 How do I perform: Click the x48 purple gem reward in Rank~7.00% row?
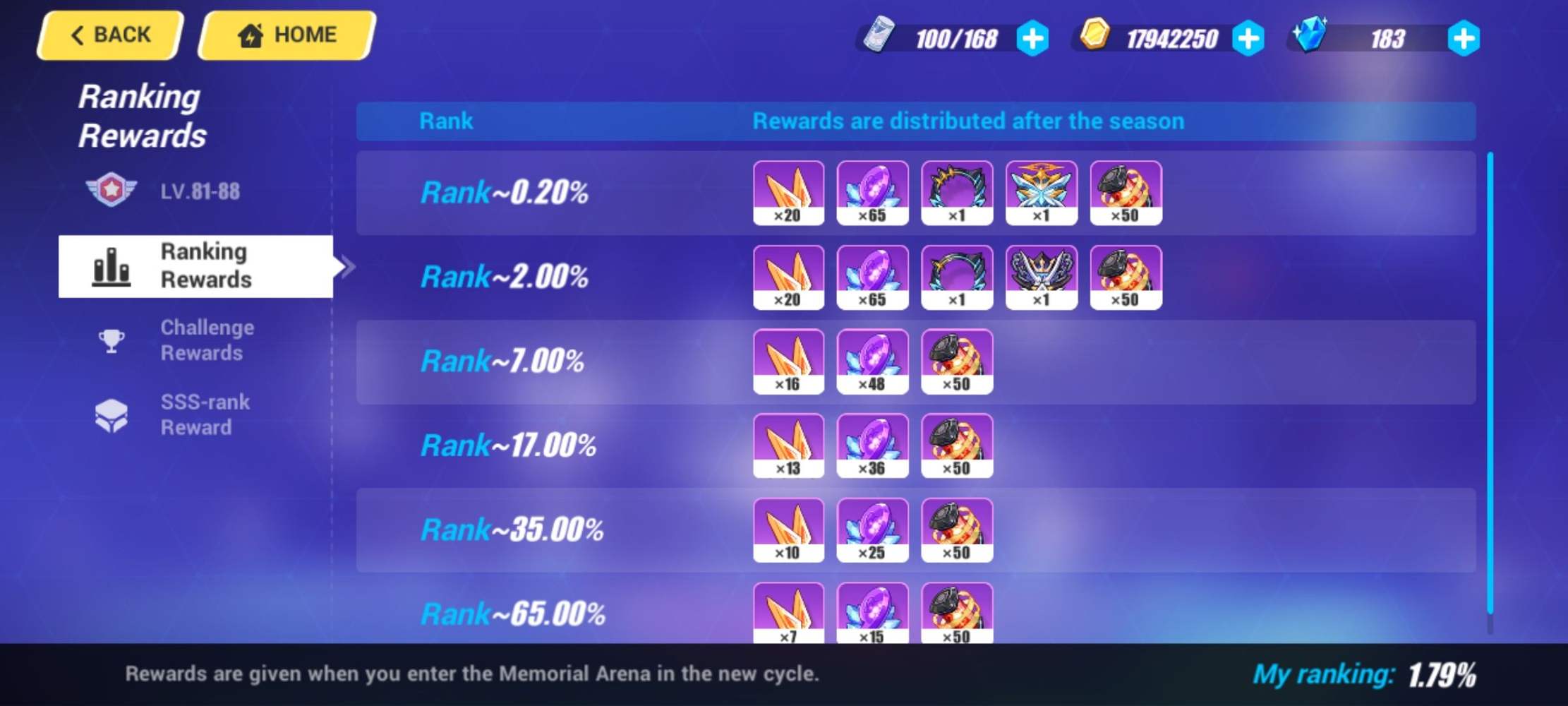tap(872, 360)
